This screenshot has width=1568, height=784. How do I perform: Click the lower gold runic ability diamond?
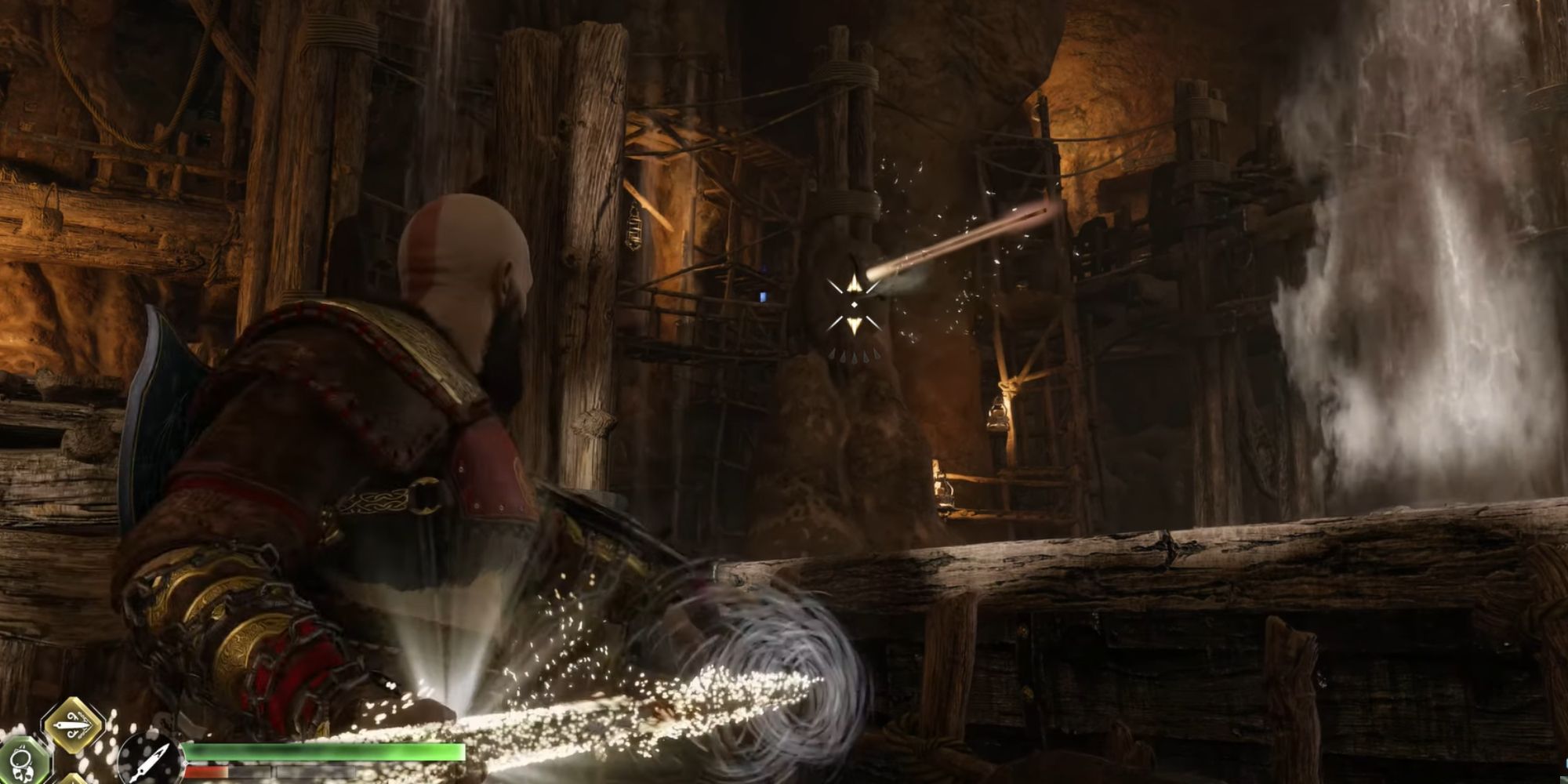point(74,779)
